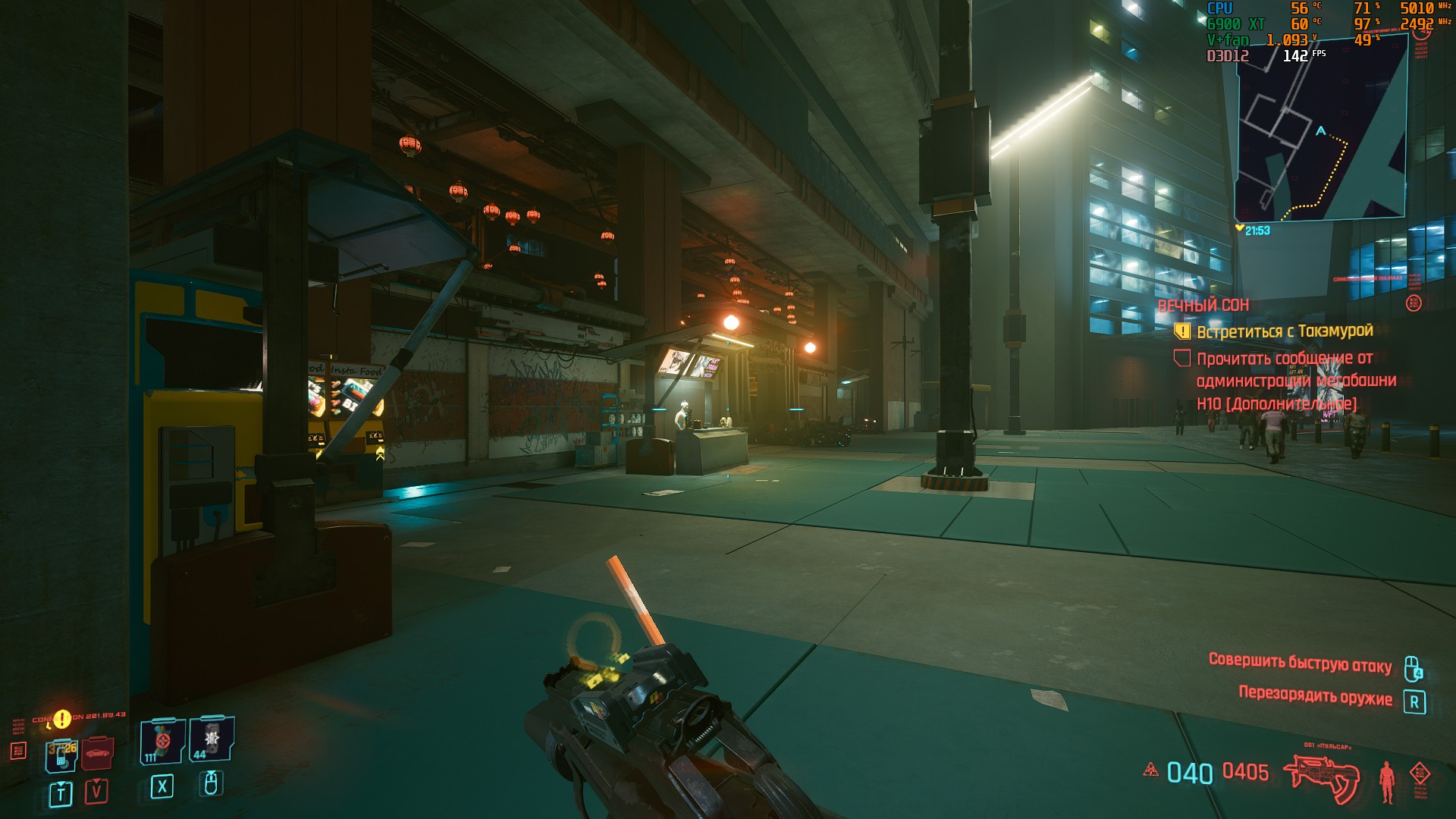Viewport: 1456px width, 819px height.
Task: Select the grenade slot showing 44
Action: (x=211, y=739)
